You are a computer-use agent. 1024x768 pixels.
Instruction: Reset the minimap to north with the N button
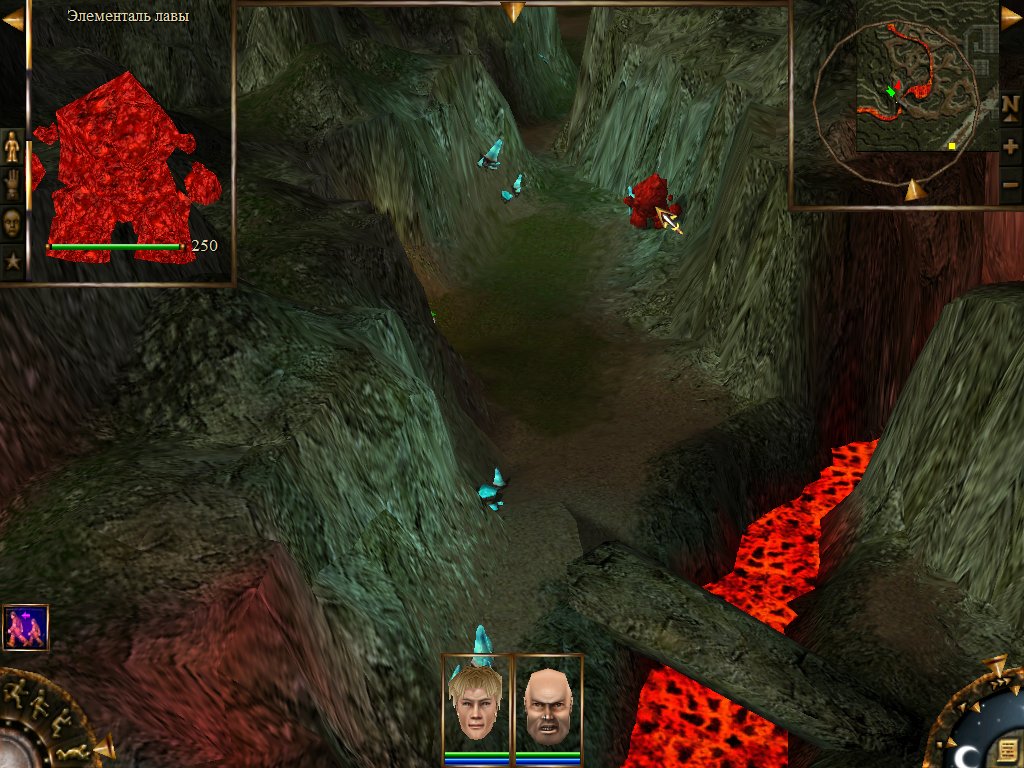1010,104
